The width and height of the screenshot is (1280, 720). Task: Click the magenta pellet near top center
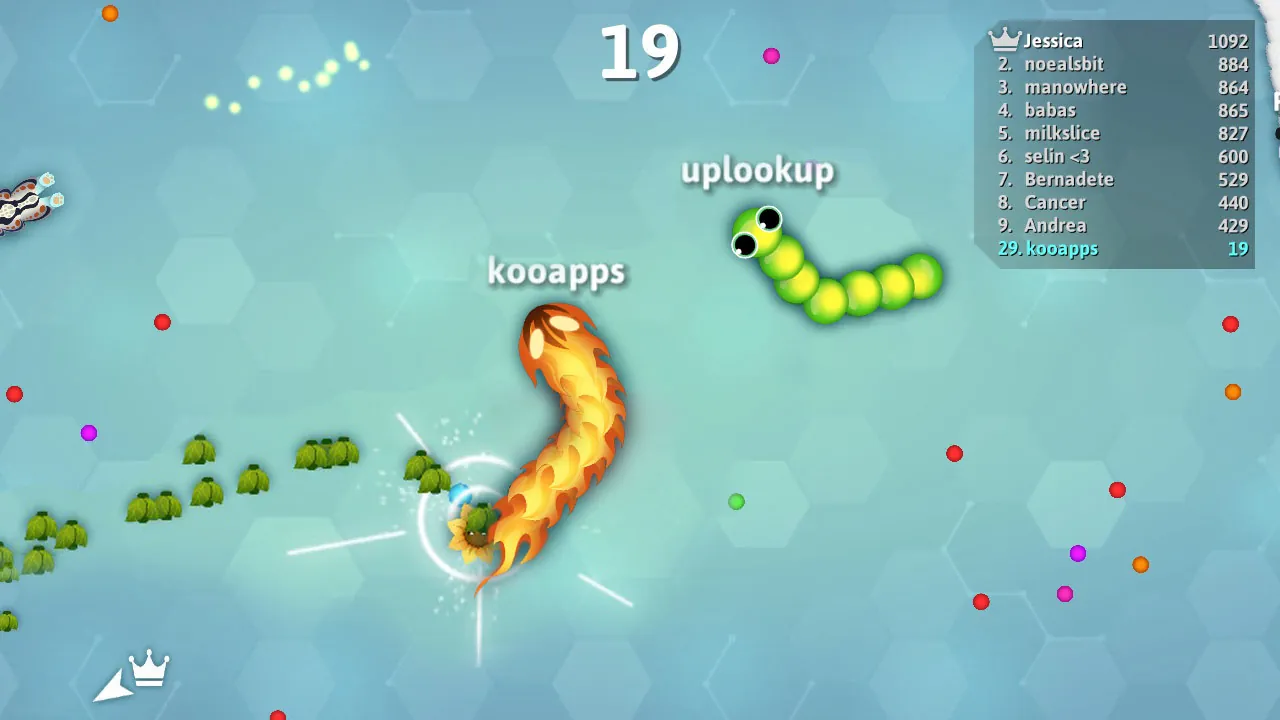point(770,55)
